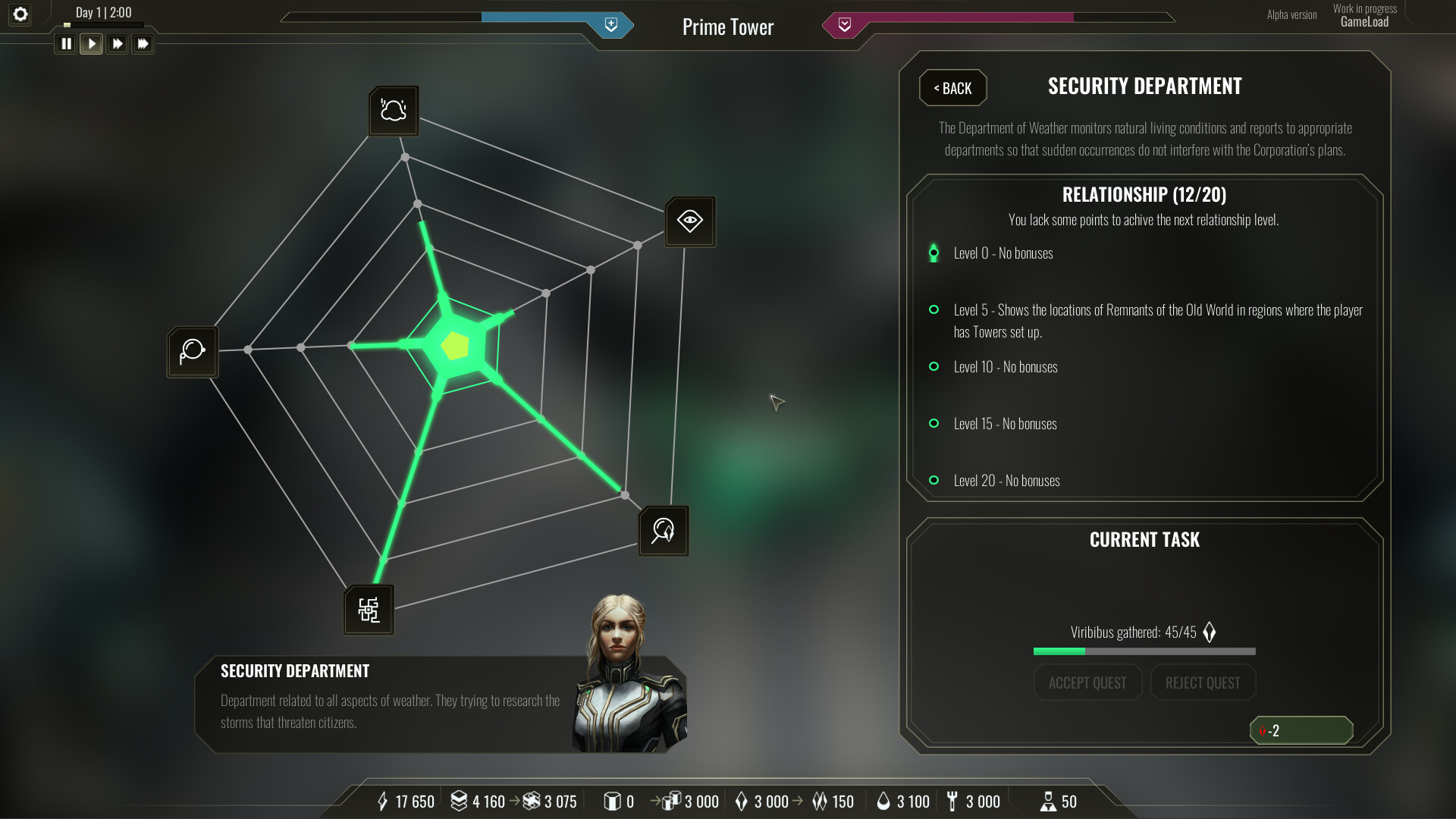Click the wrench tools resource icon

[952, 801]
